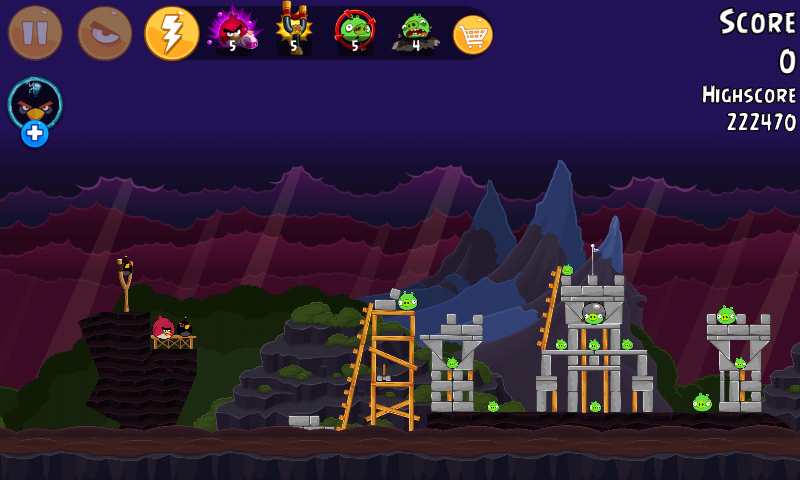Activate the Sling Scope targeted pig power-up
This screenshot has height=480, width=800.
click(355, 32)
